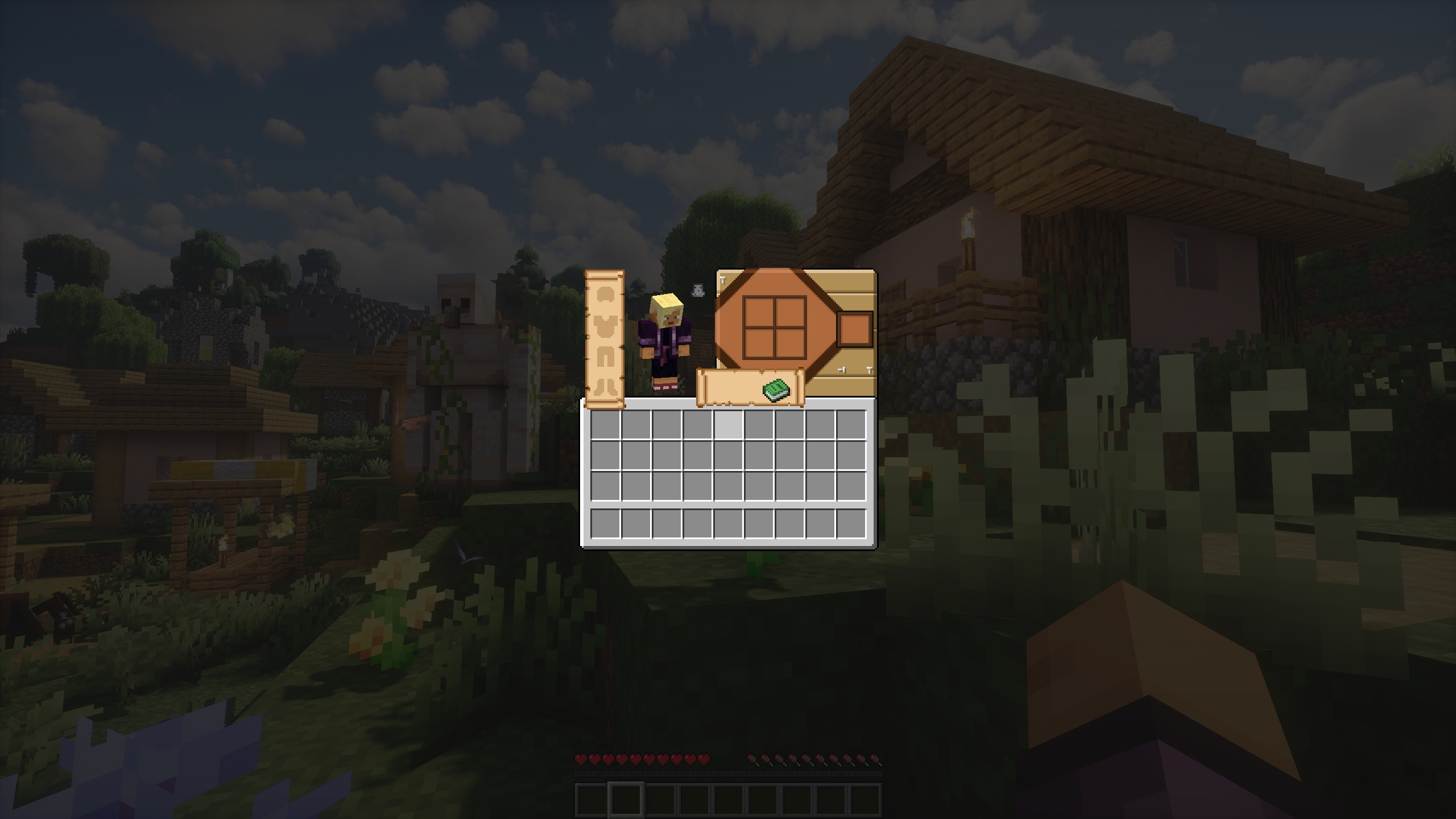The image size is (1456, 819).
Task: Click the highlighted inventory slot
Action: click(x=729, y=424)
